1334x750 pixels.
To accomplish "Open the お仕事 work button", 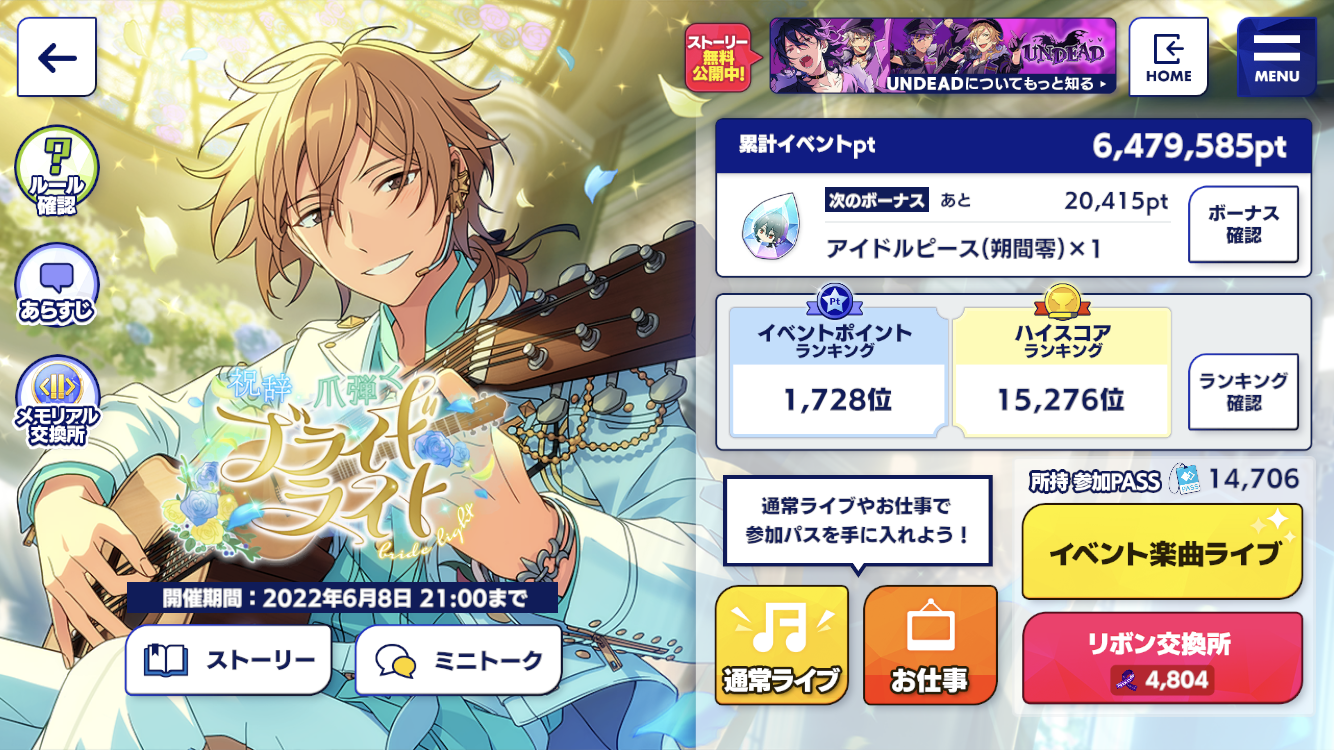I will [929, 646].
